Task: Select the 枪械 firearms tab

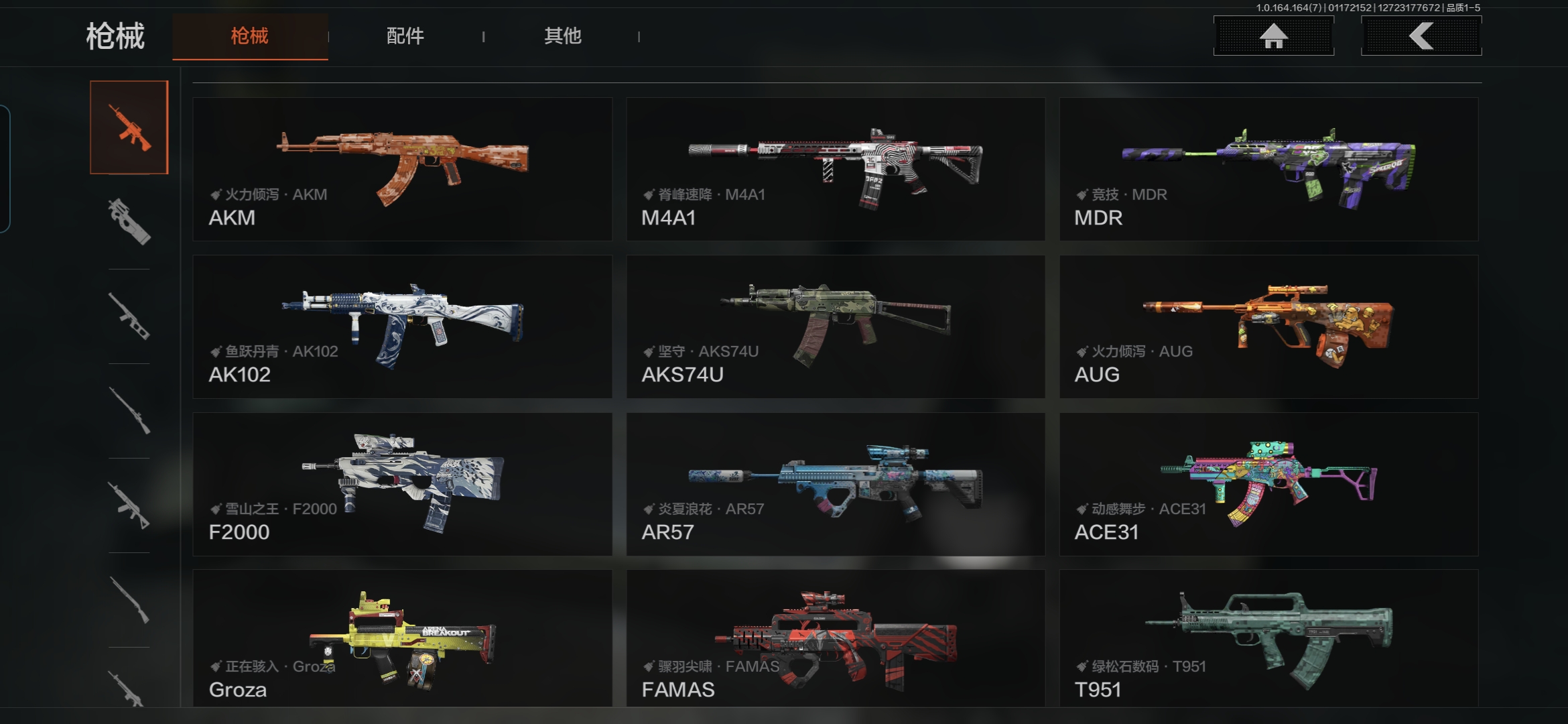Action: (250, 36)
